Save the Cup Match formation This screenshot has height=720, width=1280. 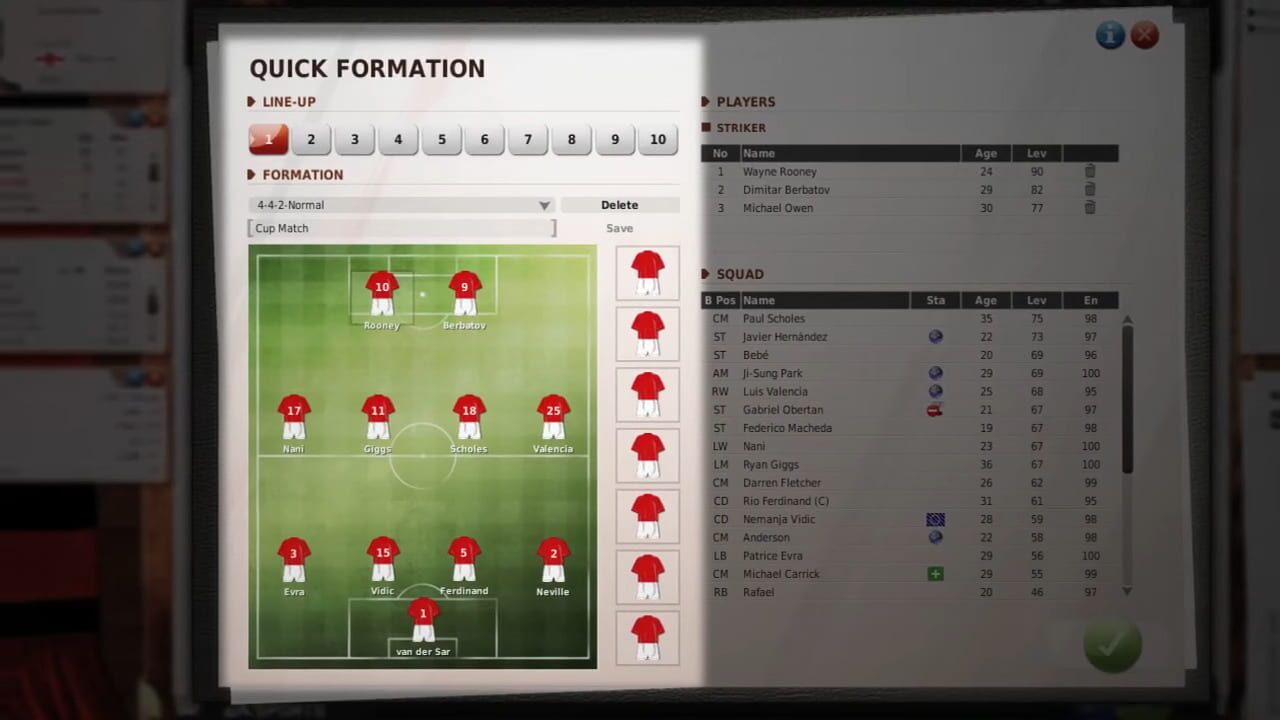(x=619, y=228)
